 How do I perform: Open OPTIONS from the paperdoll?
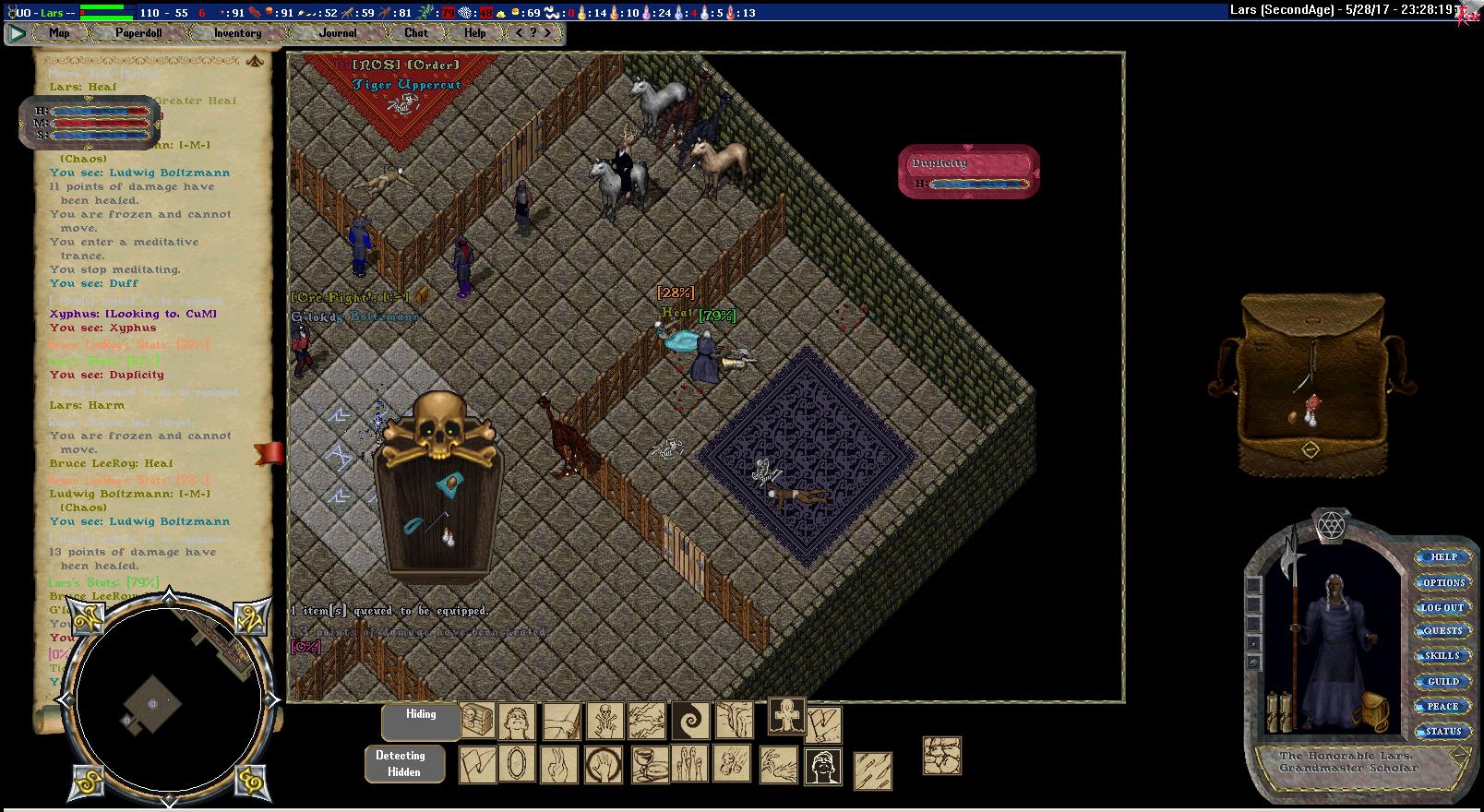pyautogui.click(x=1443, y=583)
